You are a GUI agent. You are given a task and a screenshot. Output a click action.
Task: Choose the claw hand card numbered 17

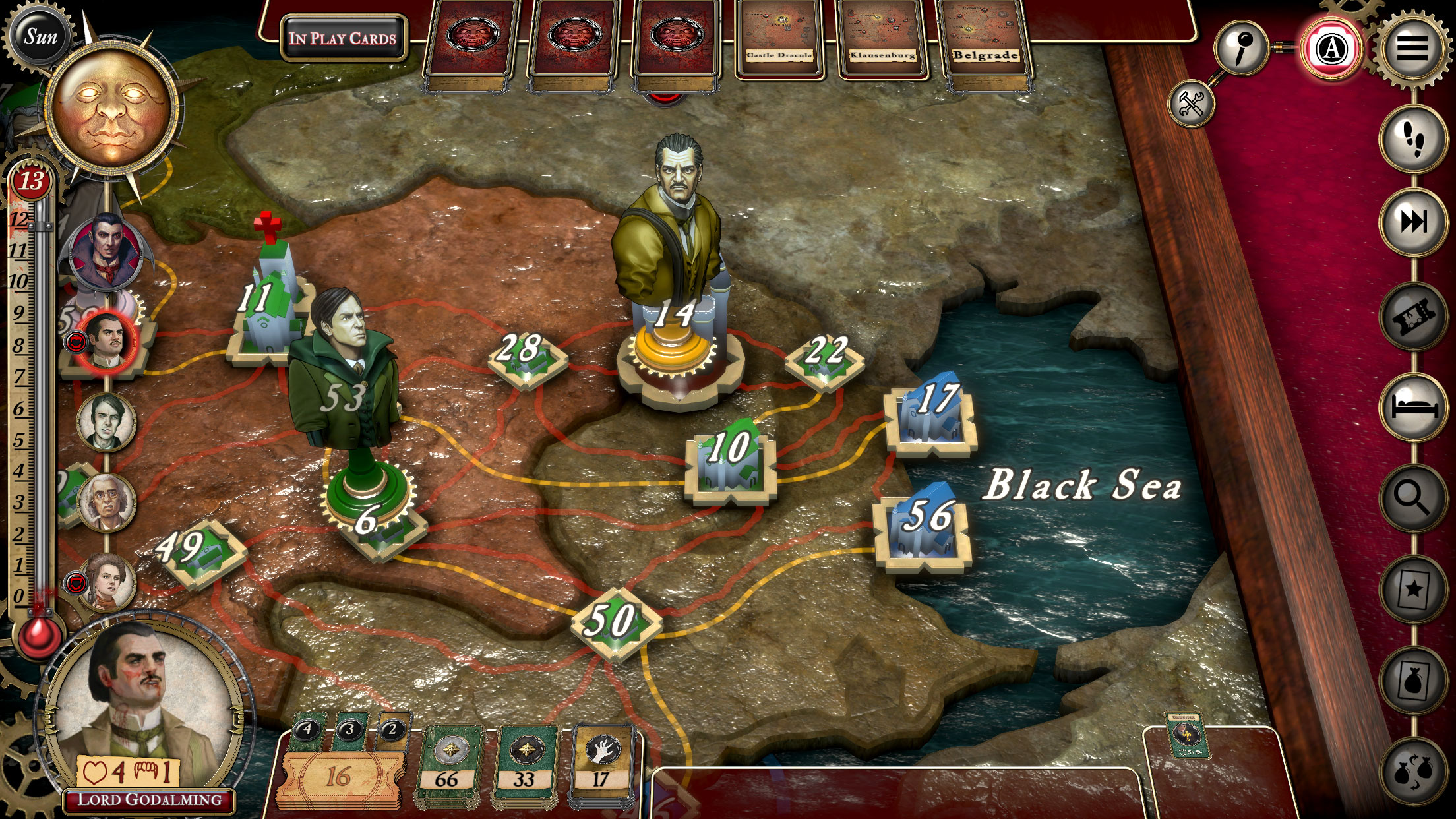pyautogui.click(x=601, y=765)
